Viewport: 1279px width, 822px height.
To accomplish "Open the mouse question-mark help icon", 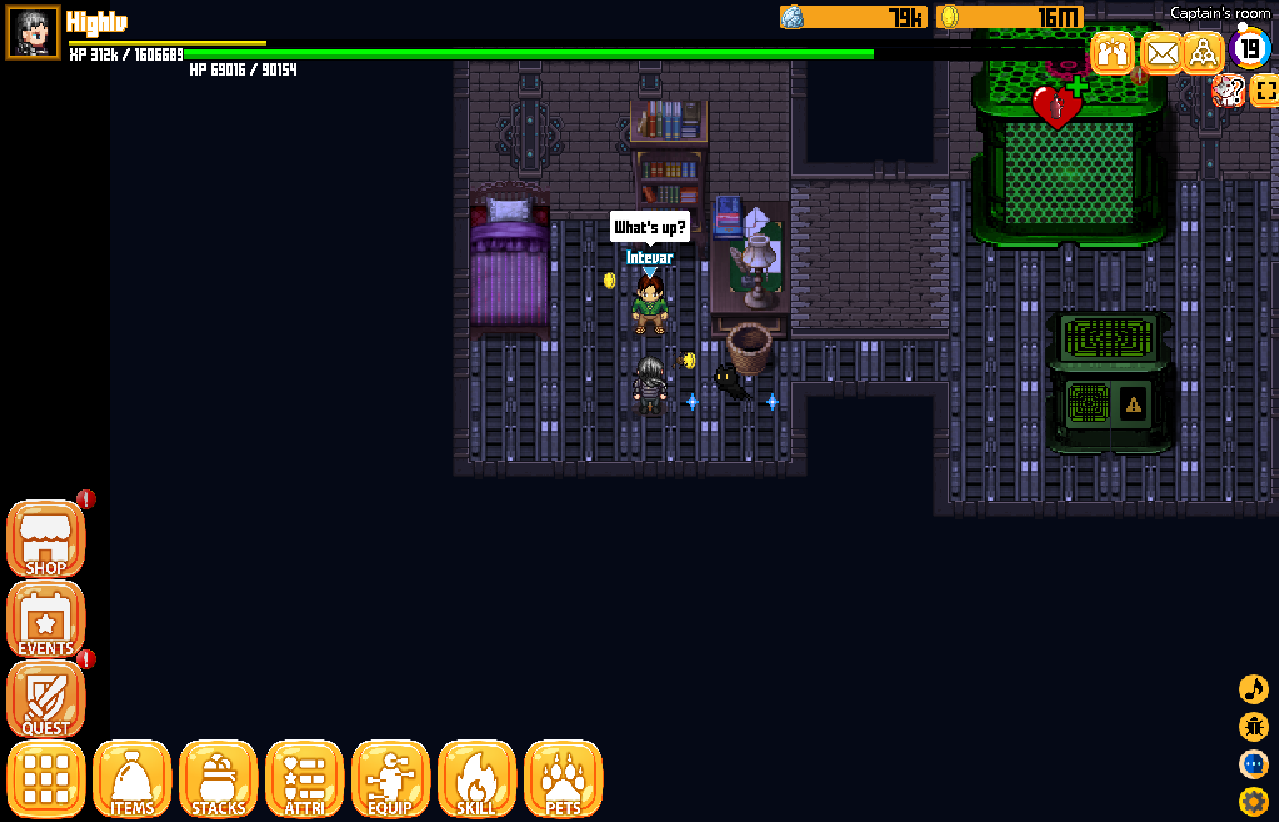I will [1227, 91].
